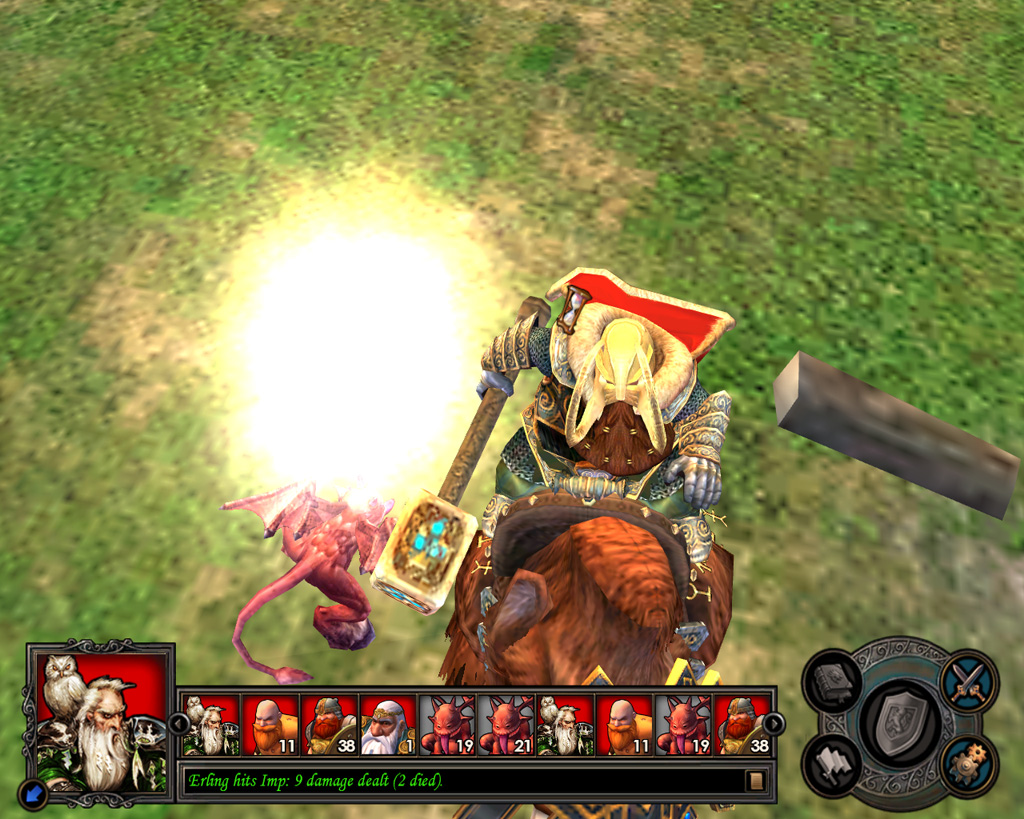Open the combat log scroll button
The width and height of the screenshot is (1024, 819).
(x=756, y=780)
